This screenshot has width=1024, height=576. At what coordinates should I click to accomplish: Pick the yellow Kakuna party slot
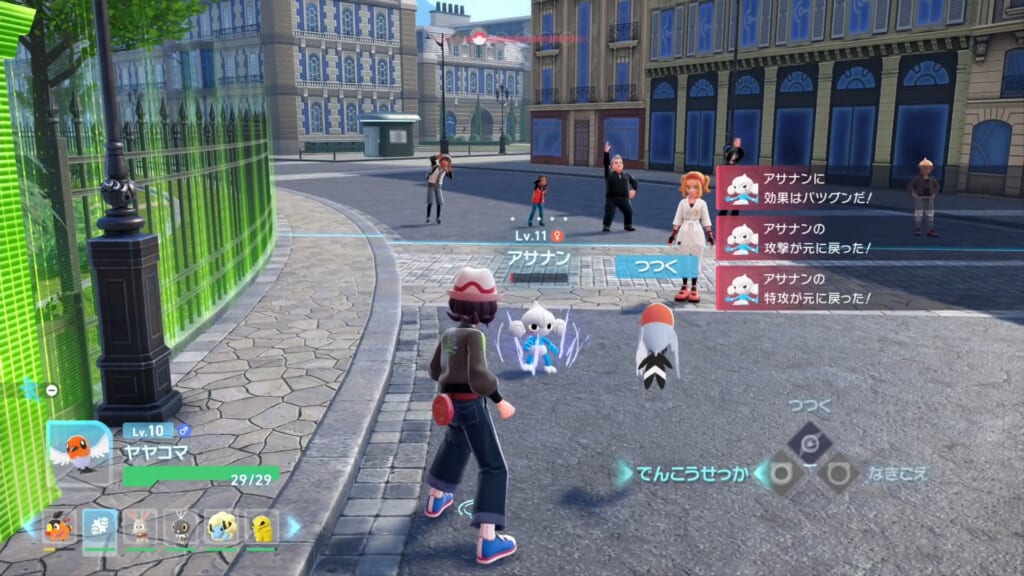261,527
